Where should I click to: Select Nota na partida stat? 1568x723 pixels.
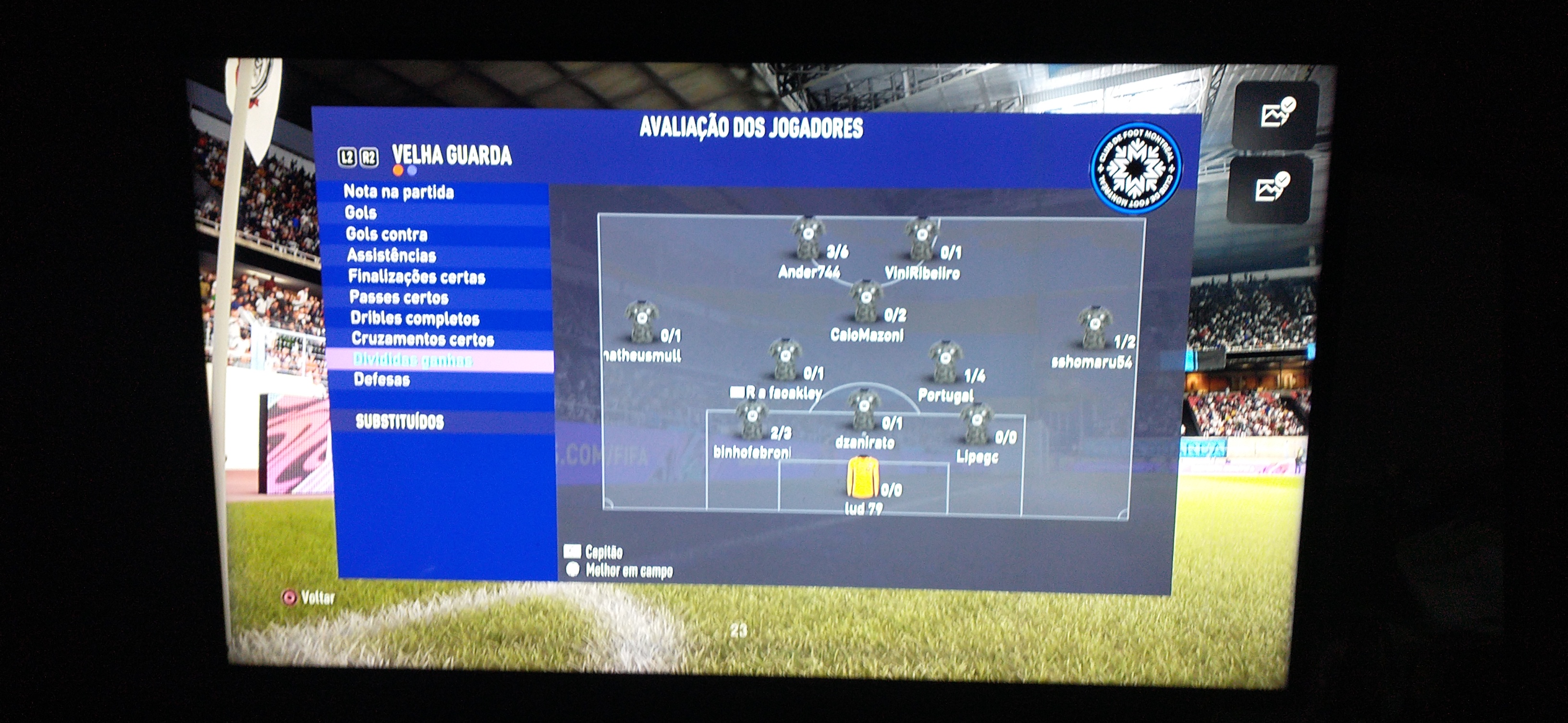tap(399, 192)
